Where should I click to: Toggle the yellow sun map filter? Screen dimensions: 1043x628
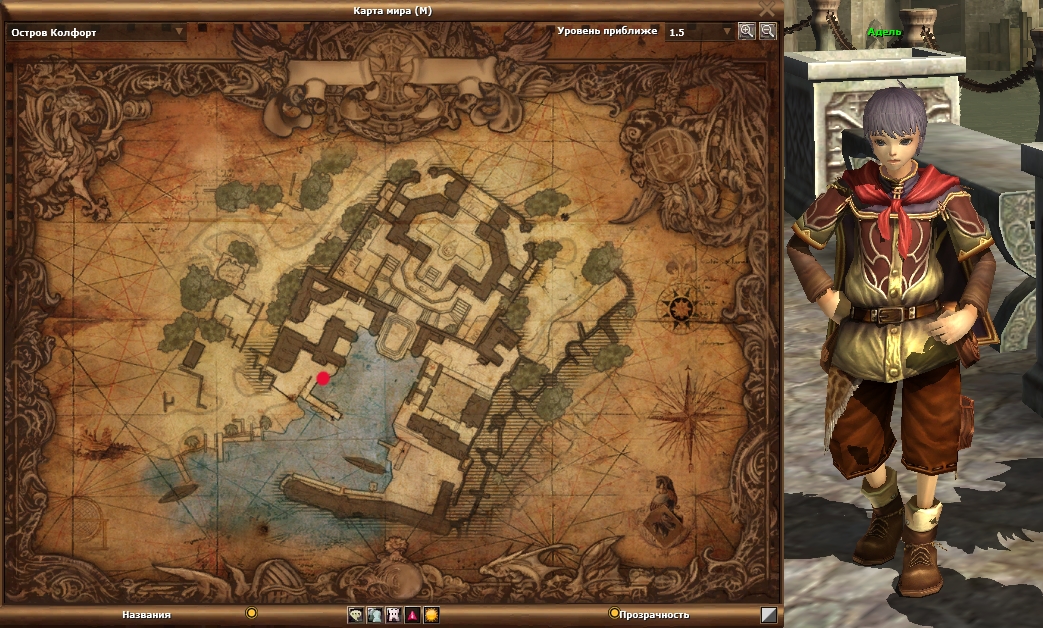(x=431, y=615)
